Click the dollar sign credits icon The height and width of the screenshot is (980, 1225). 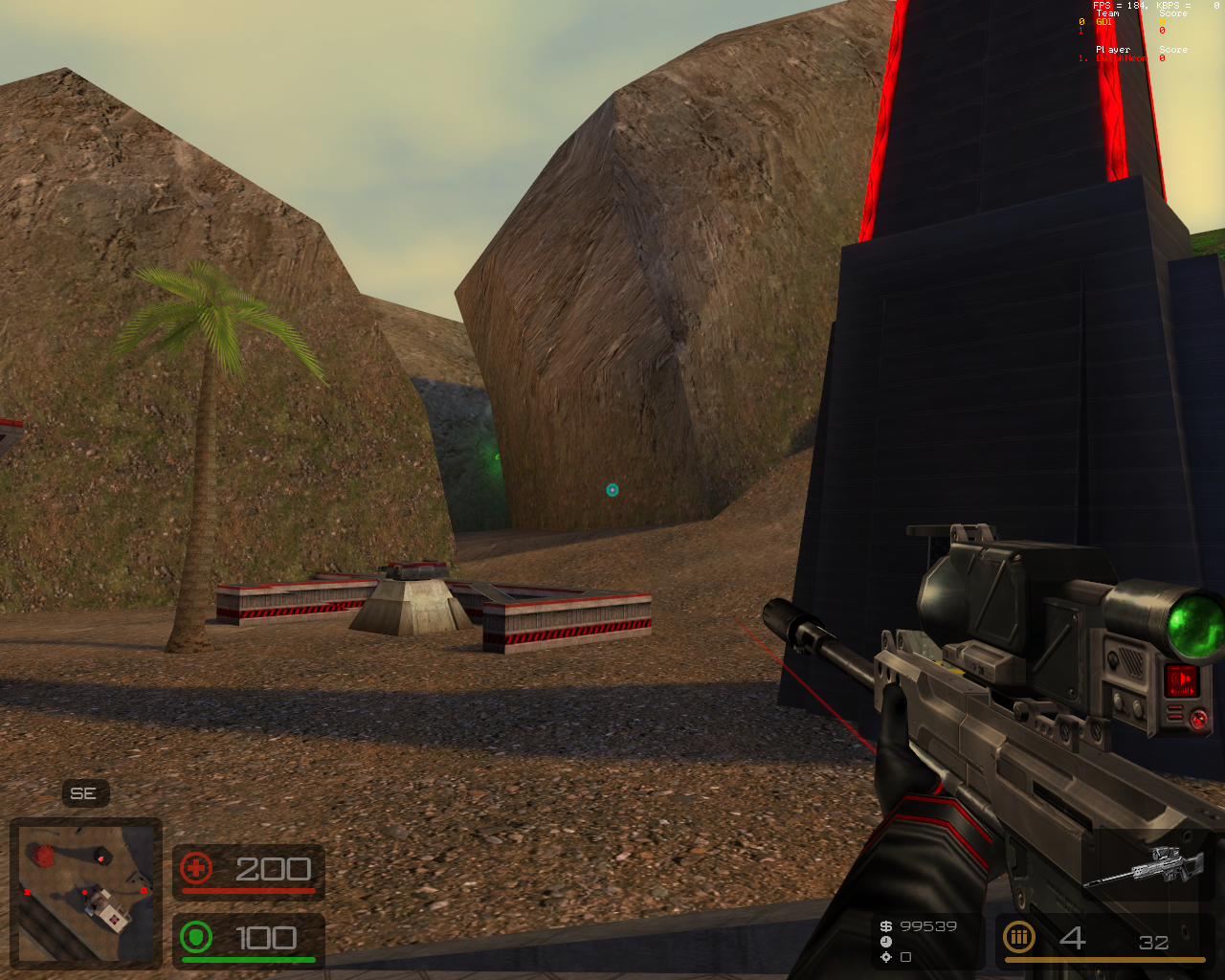(x=886, y=926)
